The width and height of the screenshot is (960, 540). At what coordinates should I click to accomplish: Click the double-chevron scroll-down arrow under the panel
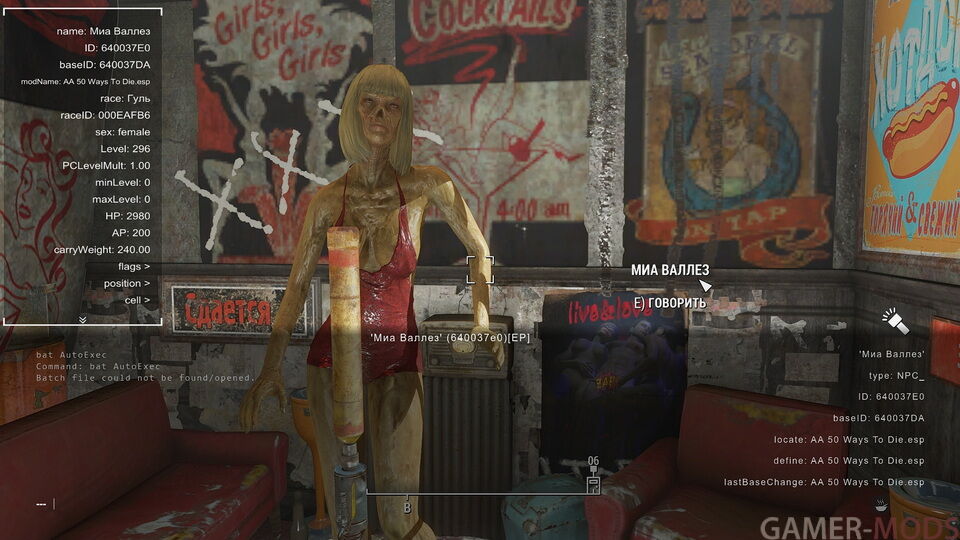[82, 320]
